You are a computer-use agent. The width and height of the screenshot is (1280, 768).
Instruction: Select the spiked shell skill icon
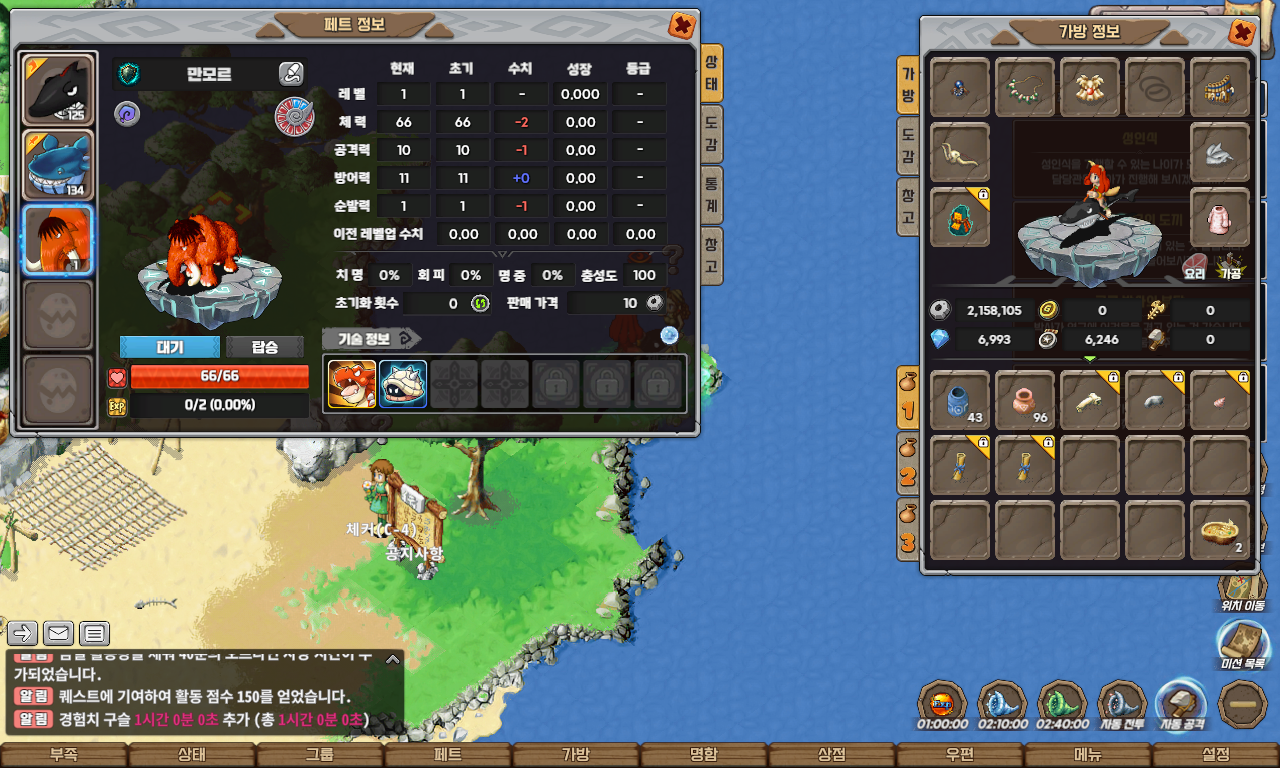(x=403, y=384)
